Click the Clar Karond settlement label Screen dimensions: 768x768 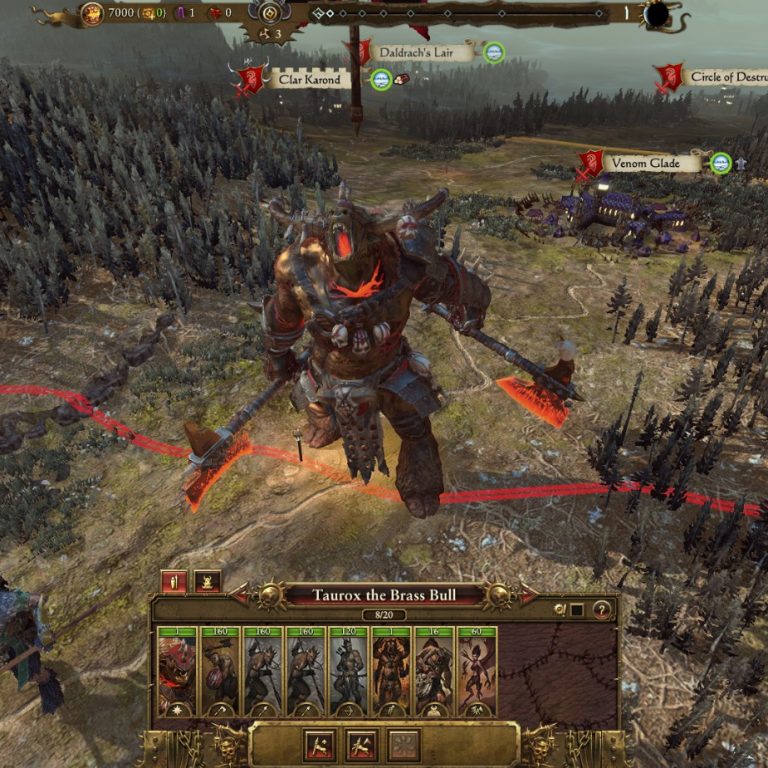point(308,79)
